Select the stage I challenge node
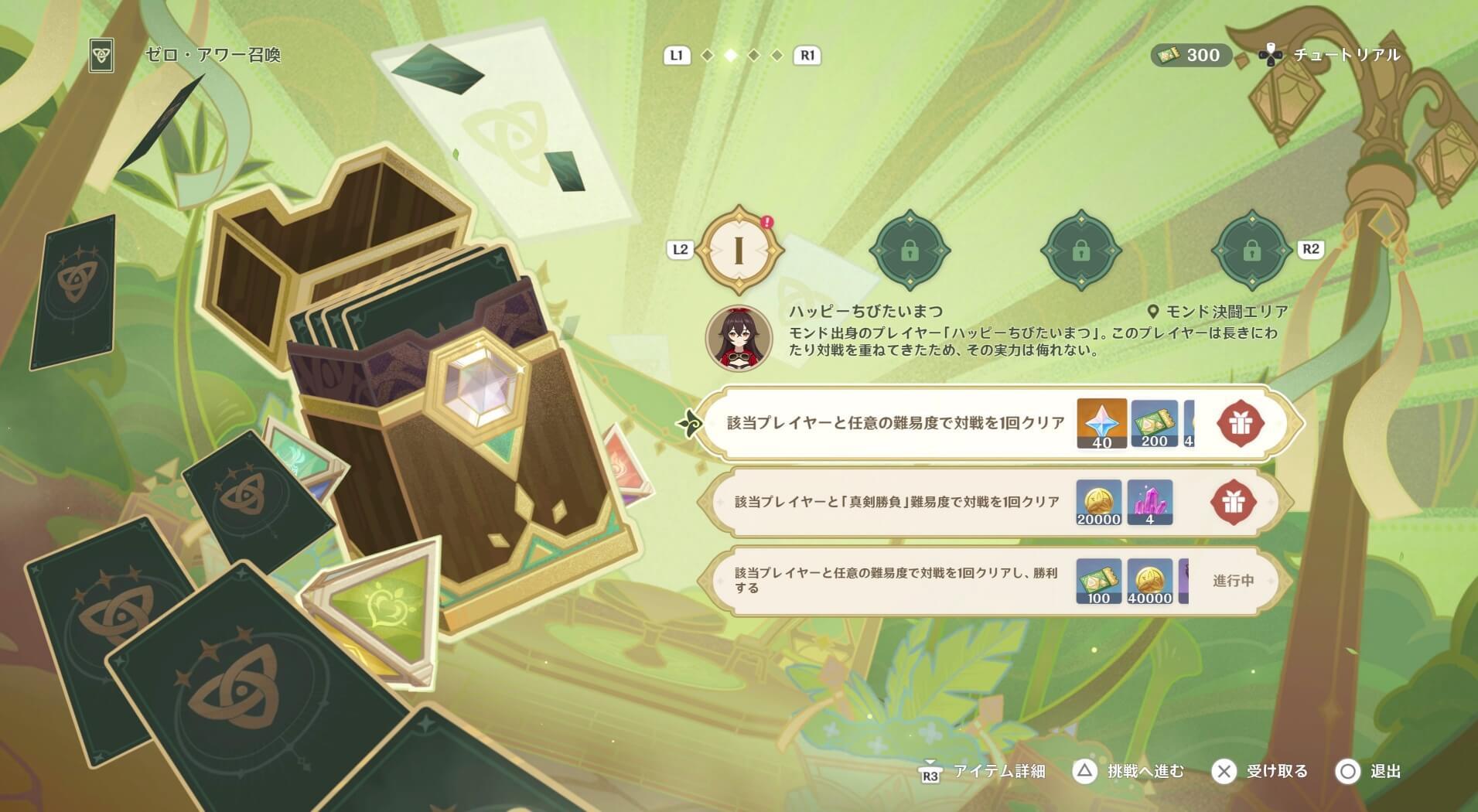The height and width of the screenshot is (812, 1478). 740,251
